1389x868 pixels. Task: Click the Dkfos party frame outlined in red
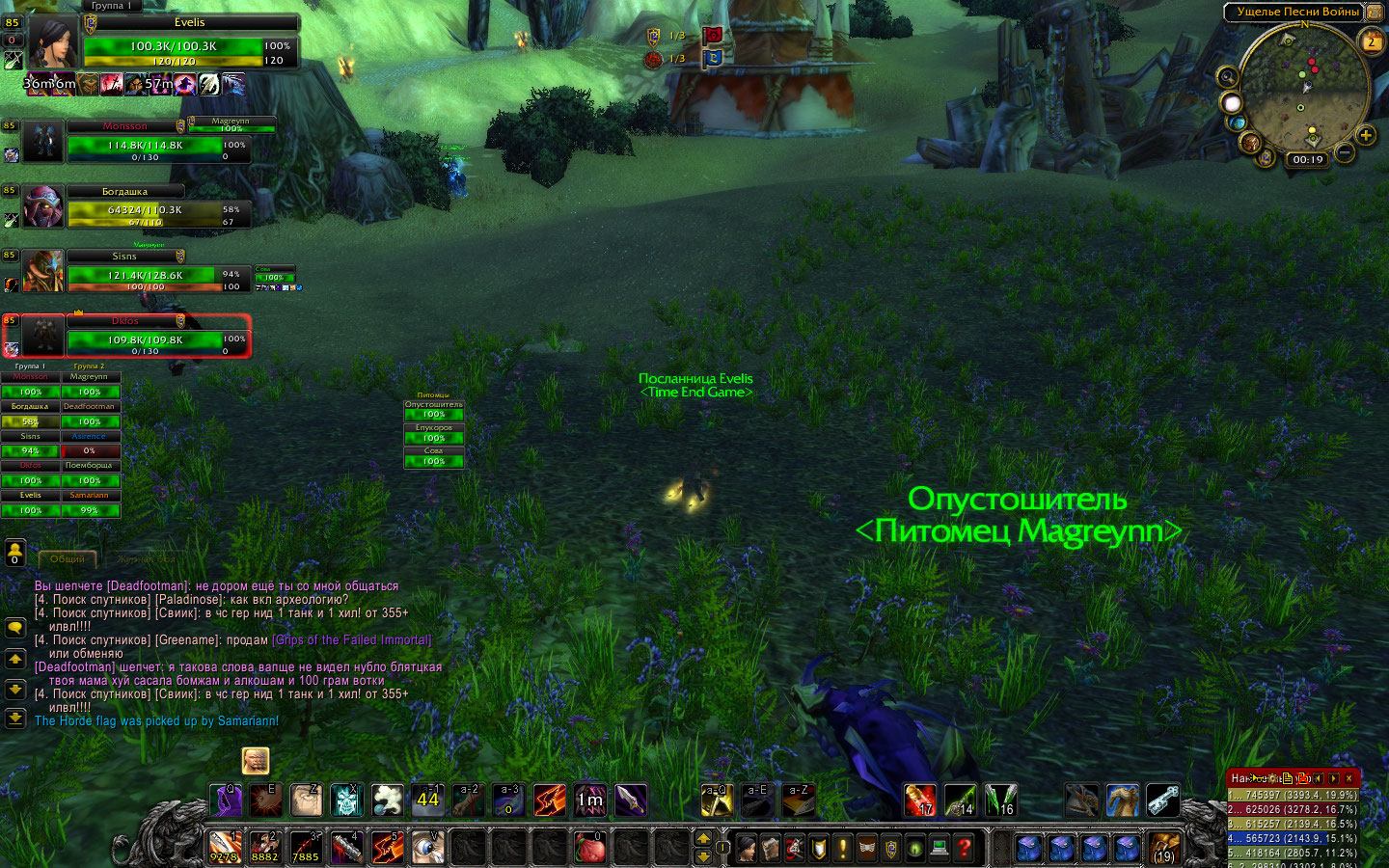point(145,338)
